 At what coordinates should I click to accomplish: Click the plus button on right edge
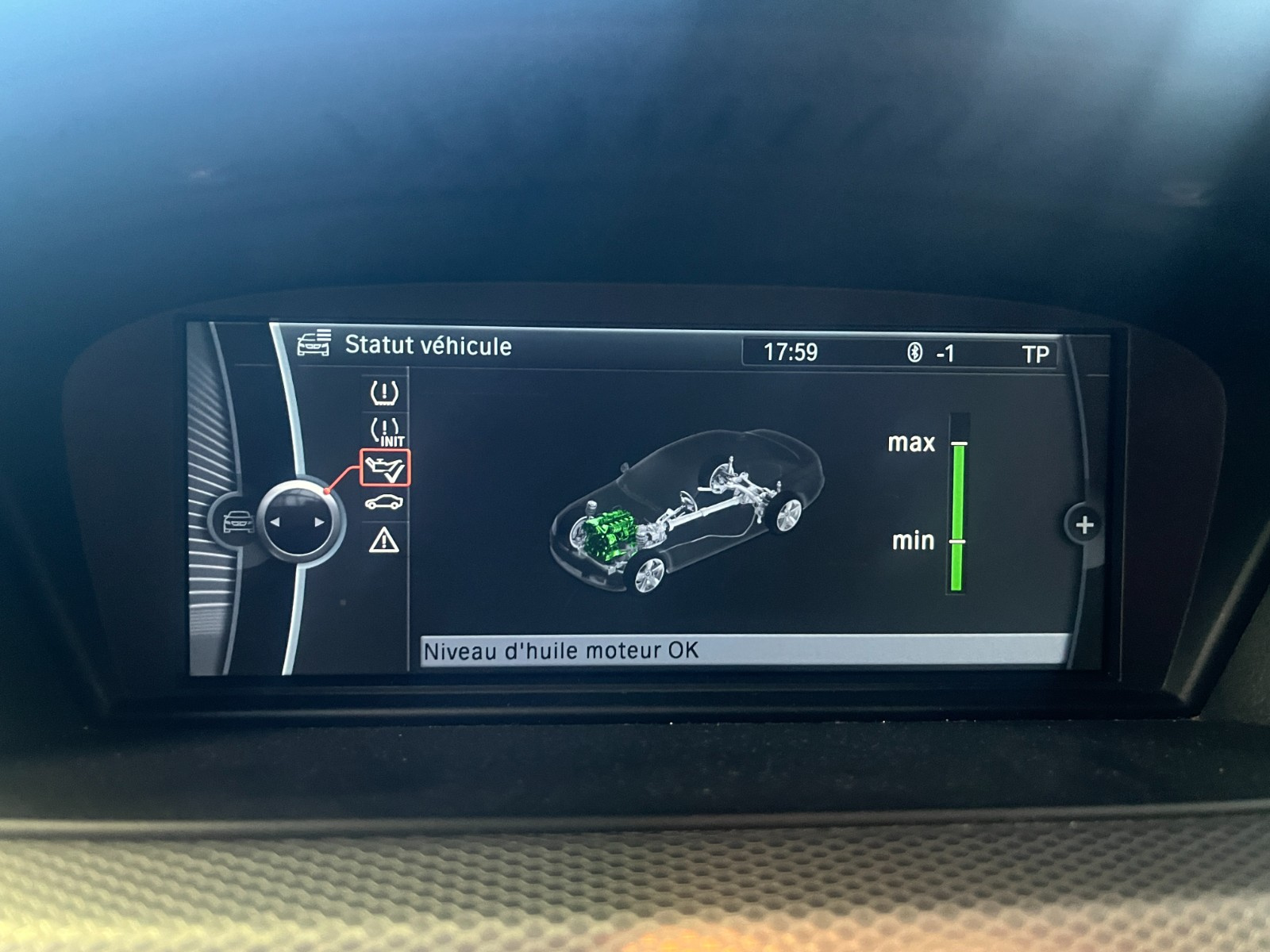(1084, 524)
